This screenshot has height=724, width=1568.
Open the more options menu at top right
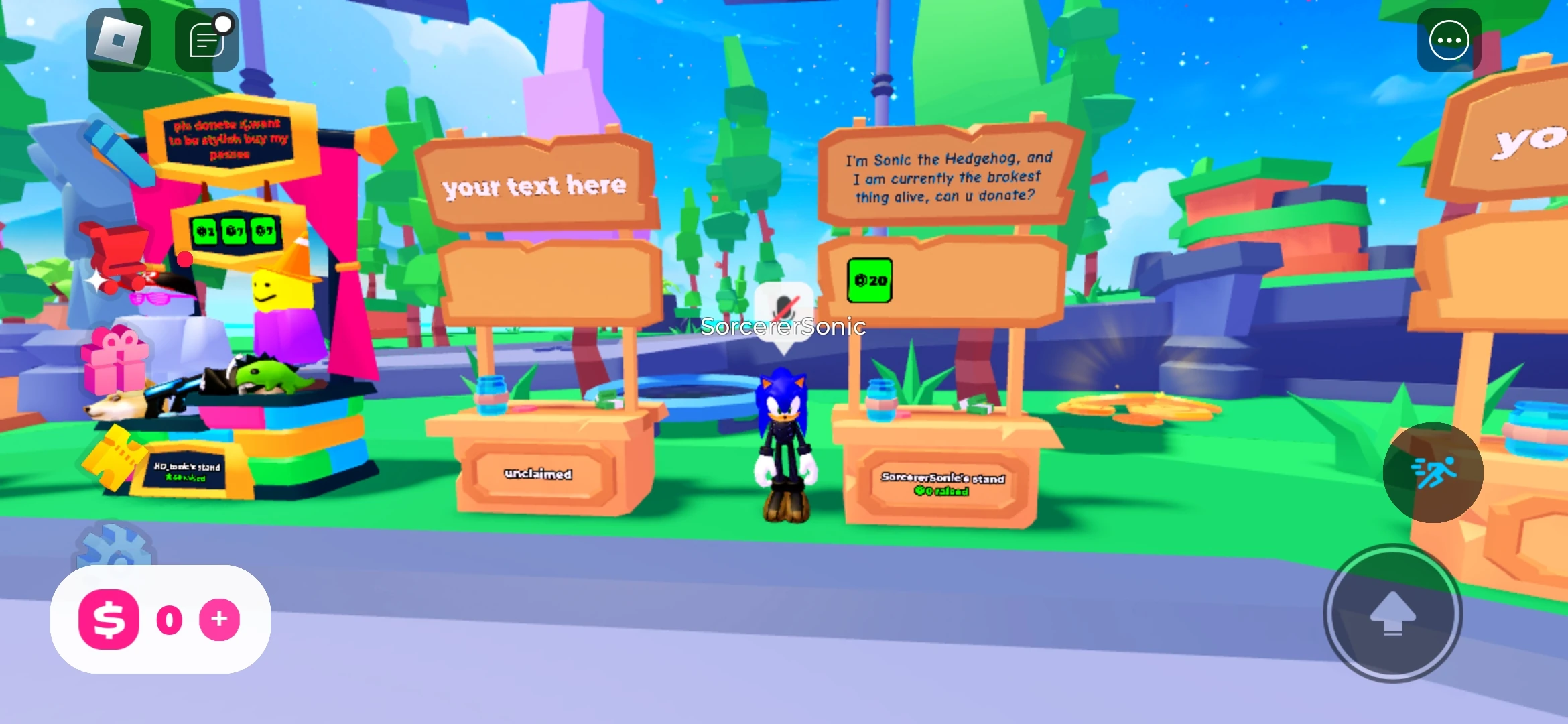coord(1449,40)
